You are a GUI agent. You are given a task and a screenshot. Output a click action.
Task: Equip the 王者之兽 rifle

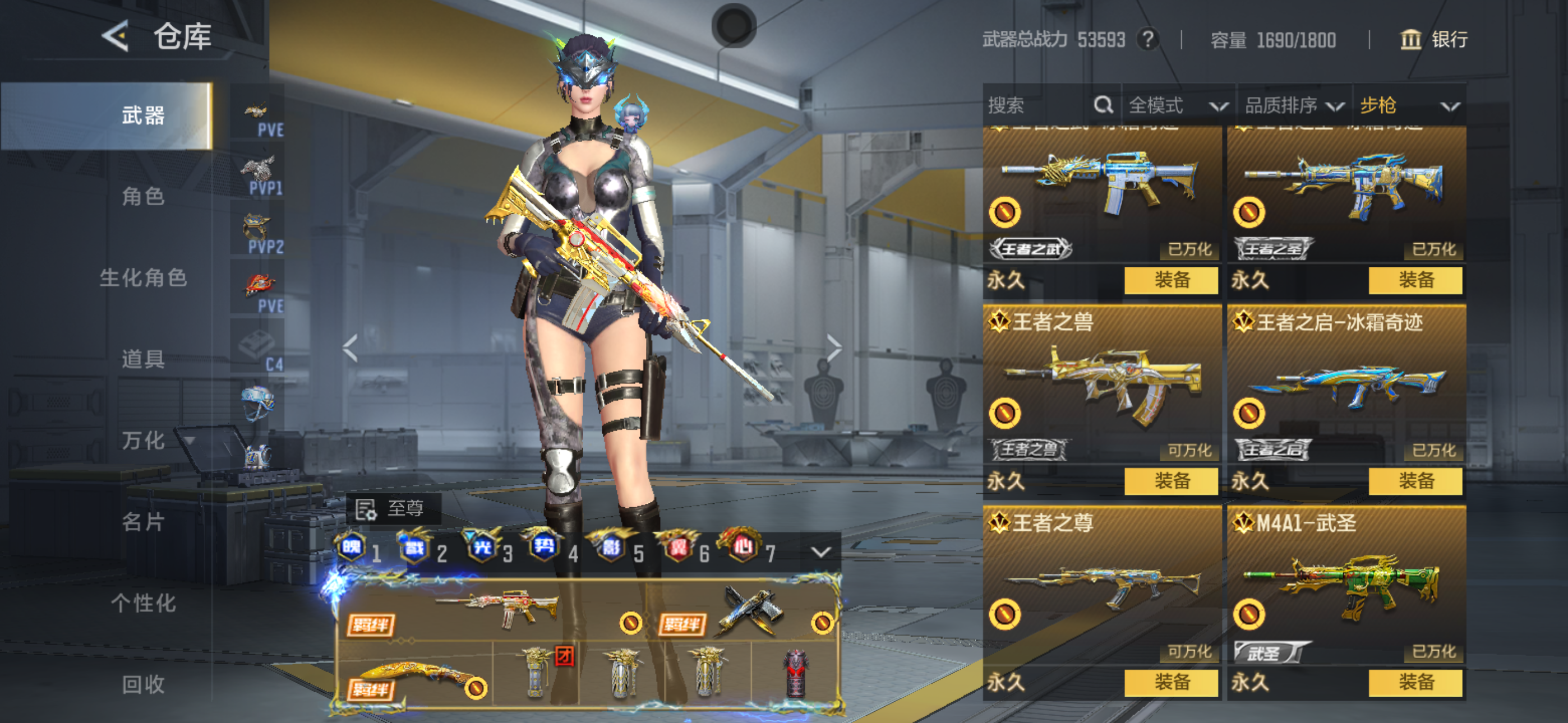point(1171,481)
